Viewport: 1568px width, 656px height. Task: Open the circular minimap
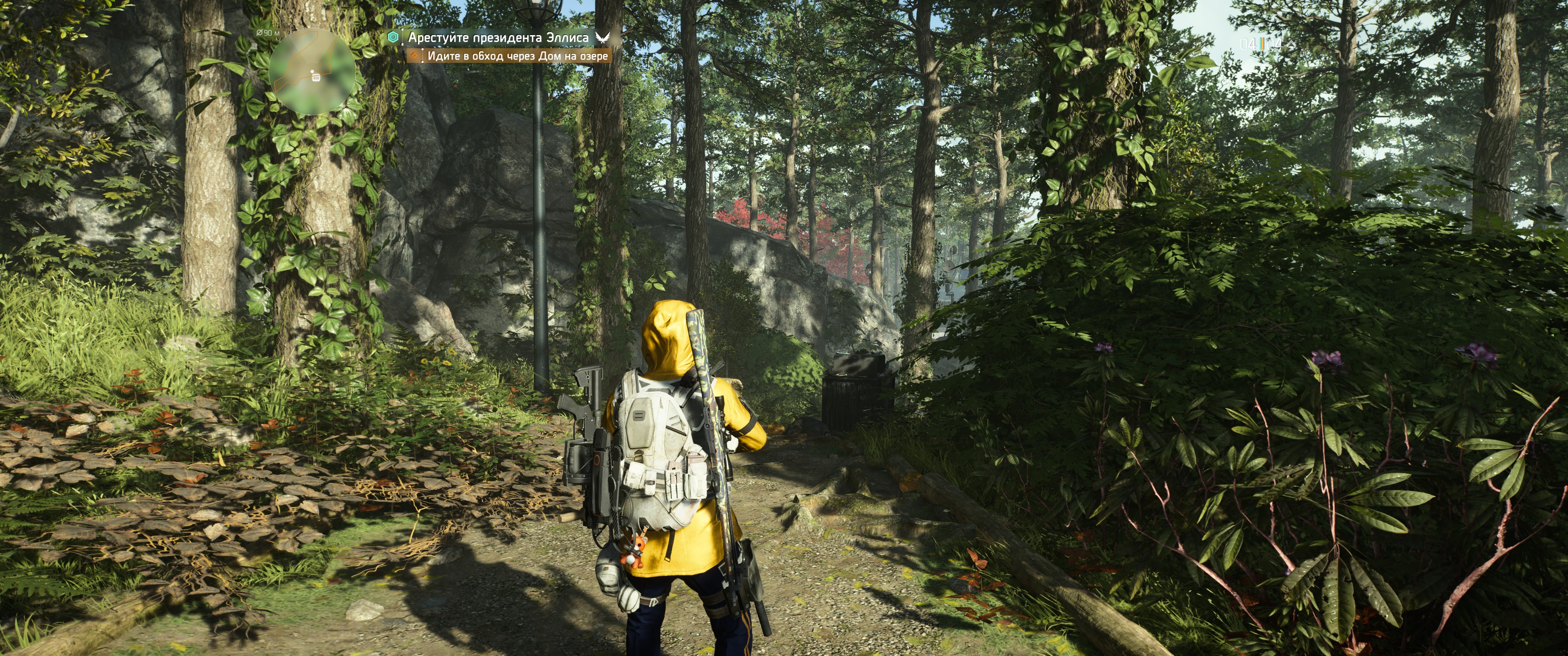point(312,72)
